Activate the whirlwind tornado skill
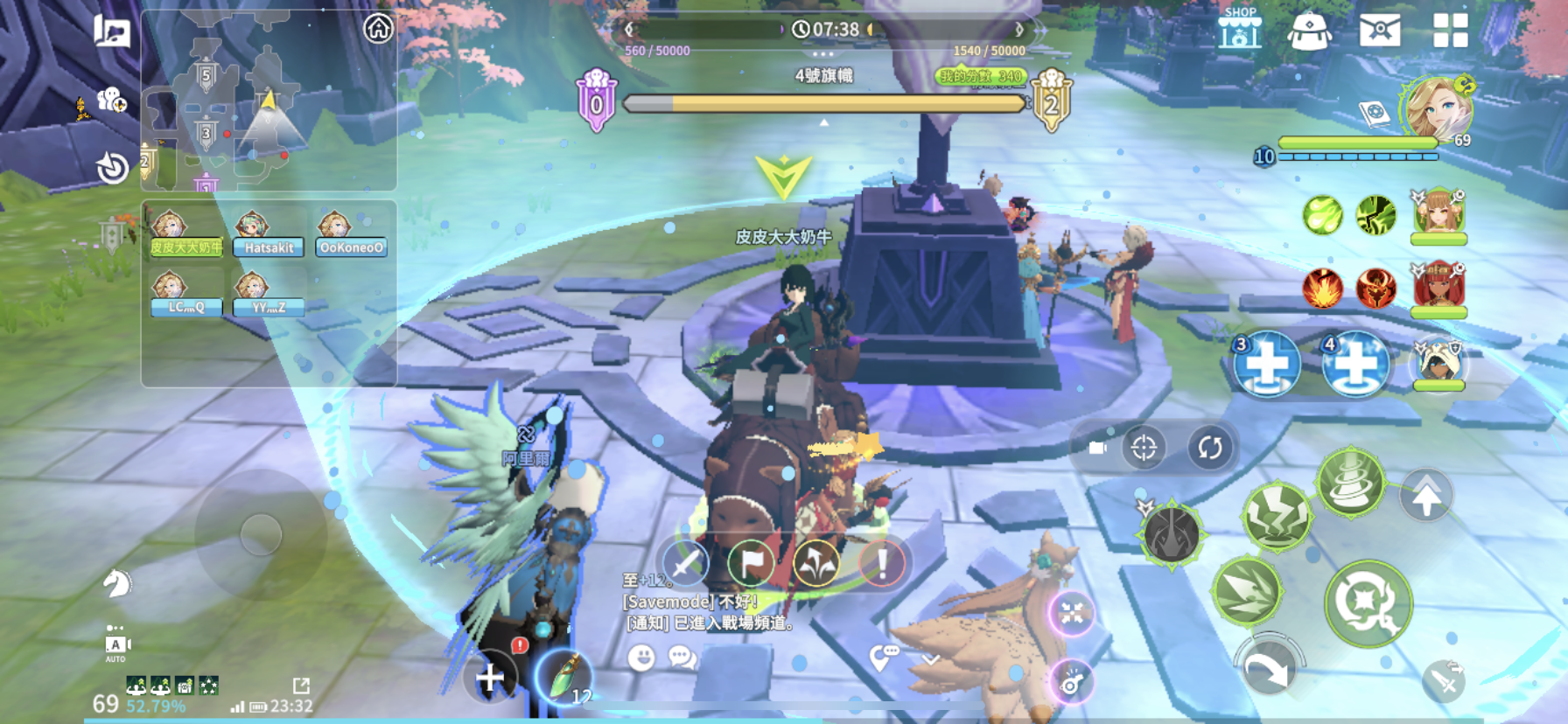1568x724 pixels. tap(1350, 483)
